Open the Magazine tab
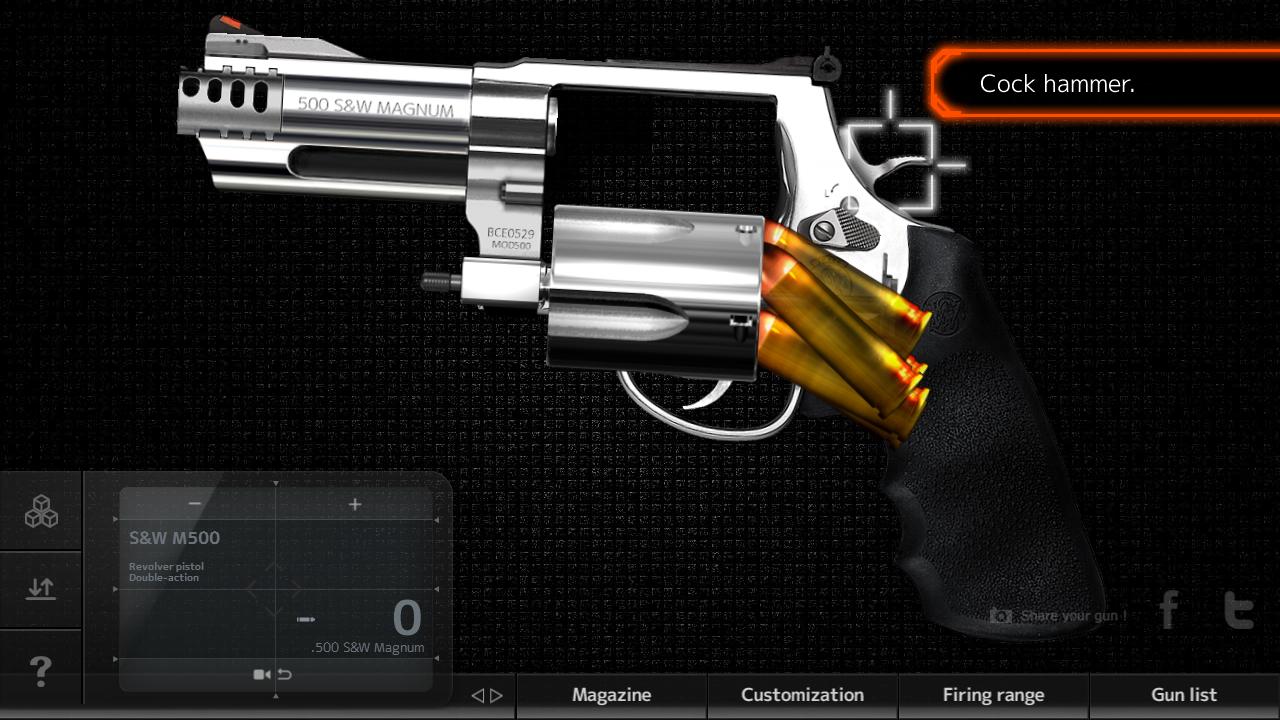Viewport: 1280px width, 720px height. [611, 694]
